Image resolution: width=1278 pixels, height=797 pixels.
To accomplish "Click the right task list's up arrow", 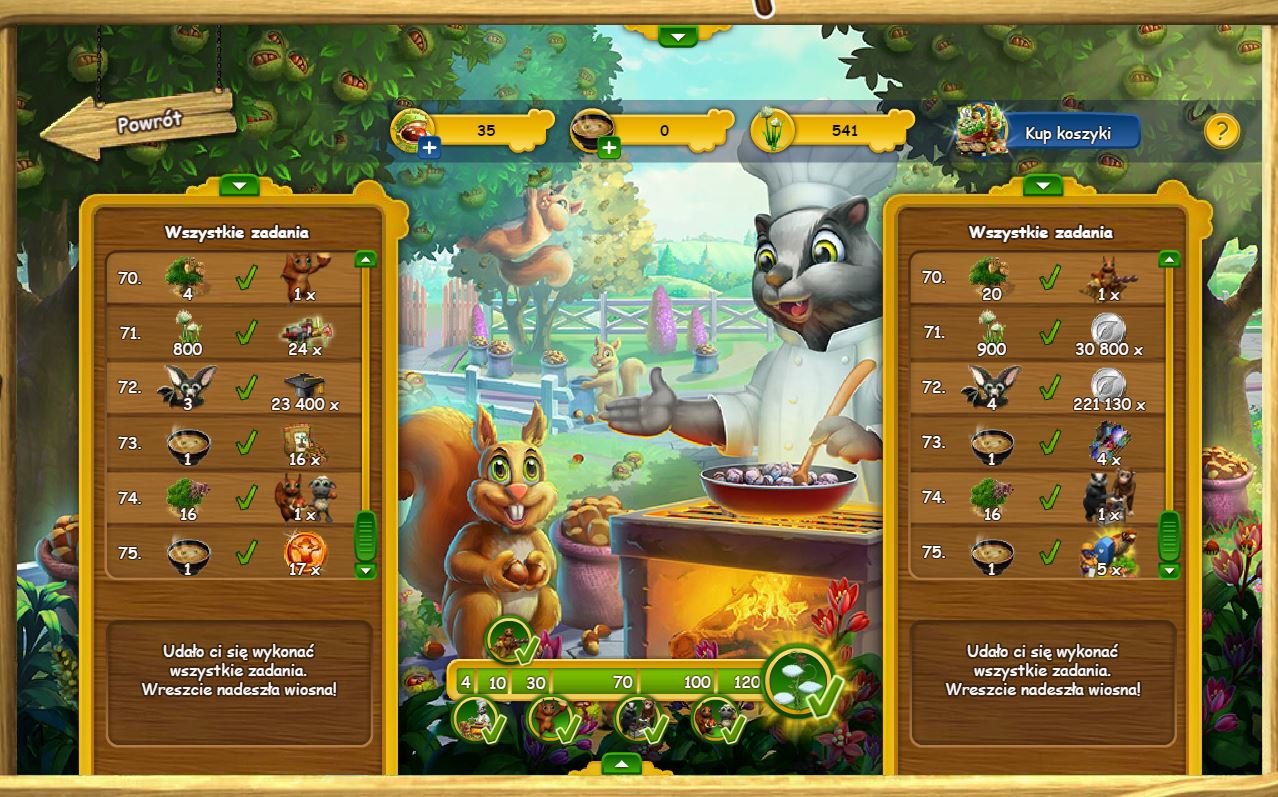I will (x=1168, y=259).
